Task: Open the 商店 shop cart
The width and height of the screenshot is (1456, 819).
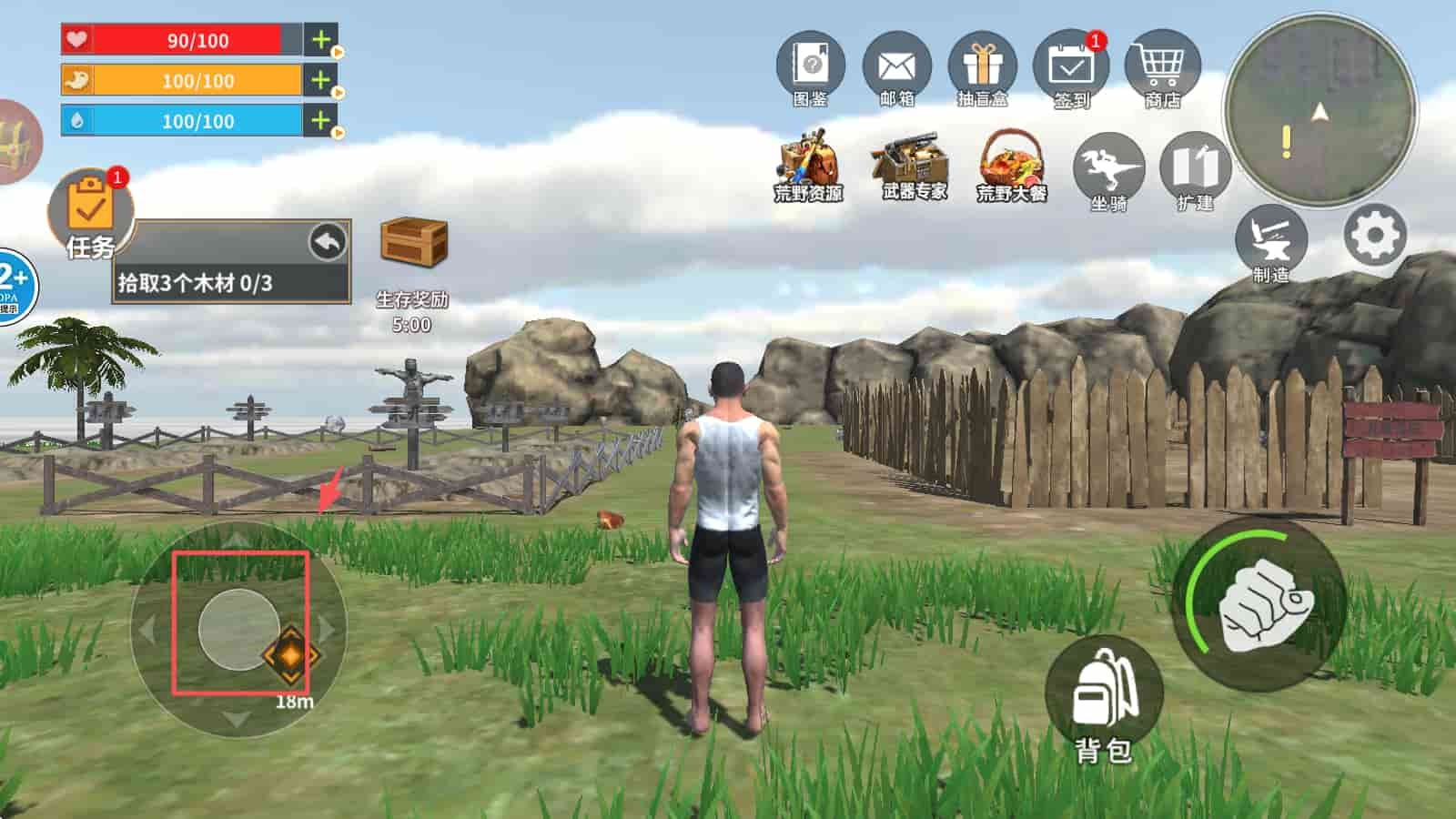Action: (1162, 66)
